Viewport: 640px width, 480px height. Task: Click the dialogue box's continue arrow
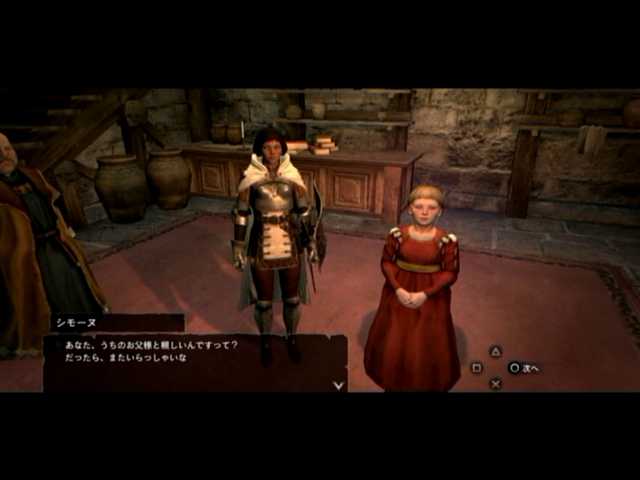click(x=338, y=384)
